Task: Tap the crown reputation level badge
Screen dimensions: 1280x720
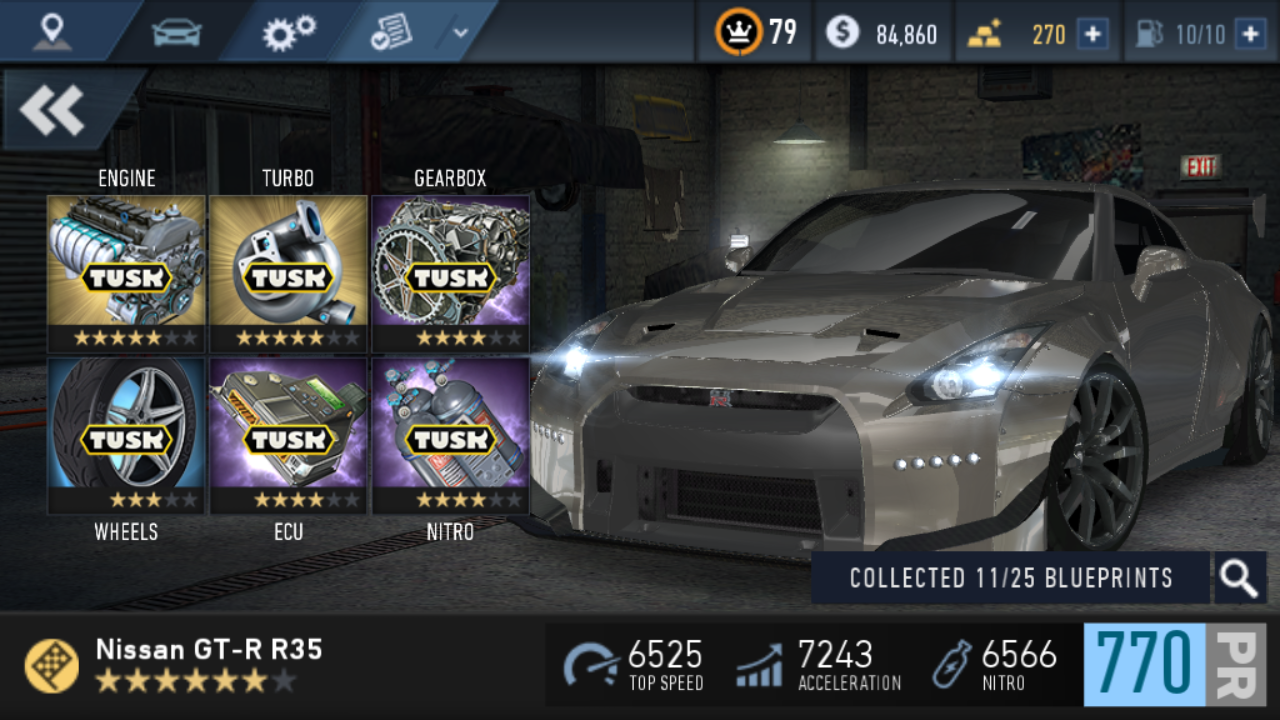Action: pyautogui.click(x=738, y=33)
